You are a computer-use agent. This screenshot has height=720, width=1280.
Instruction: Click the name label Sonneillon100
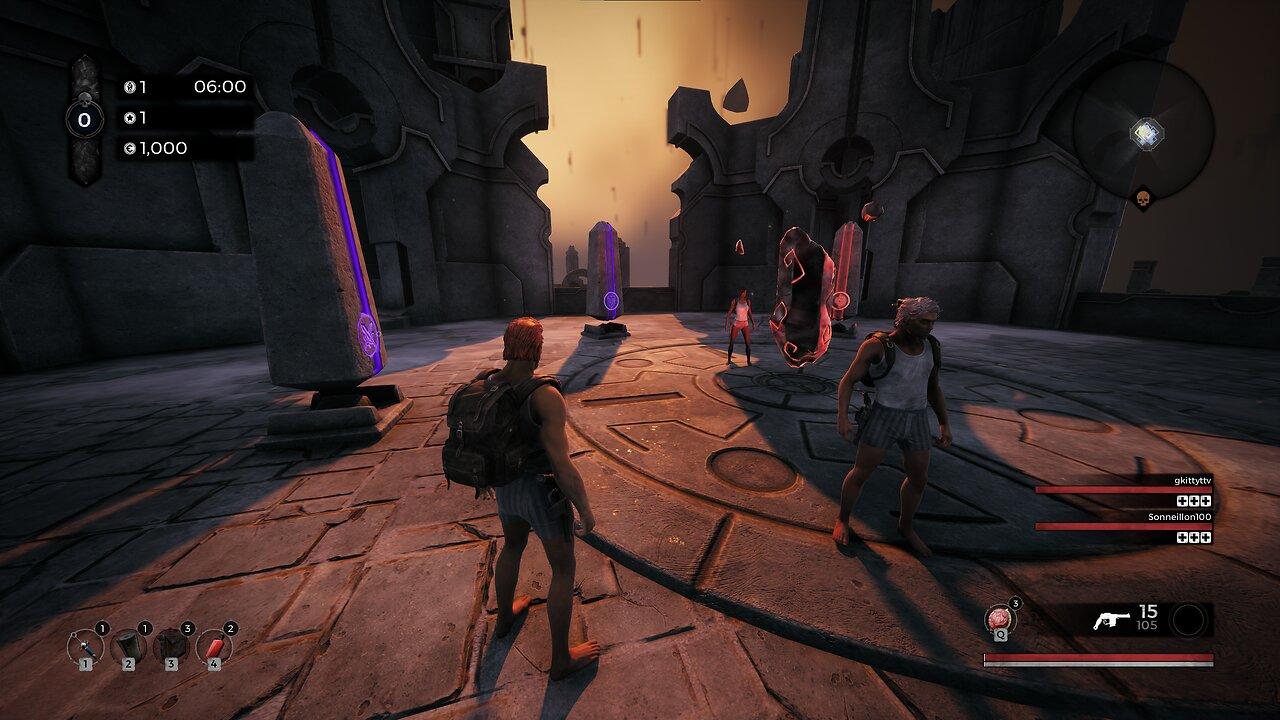coord(1180,517)
